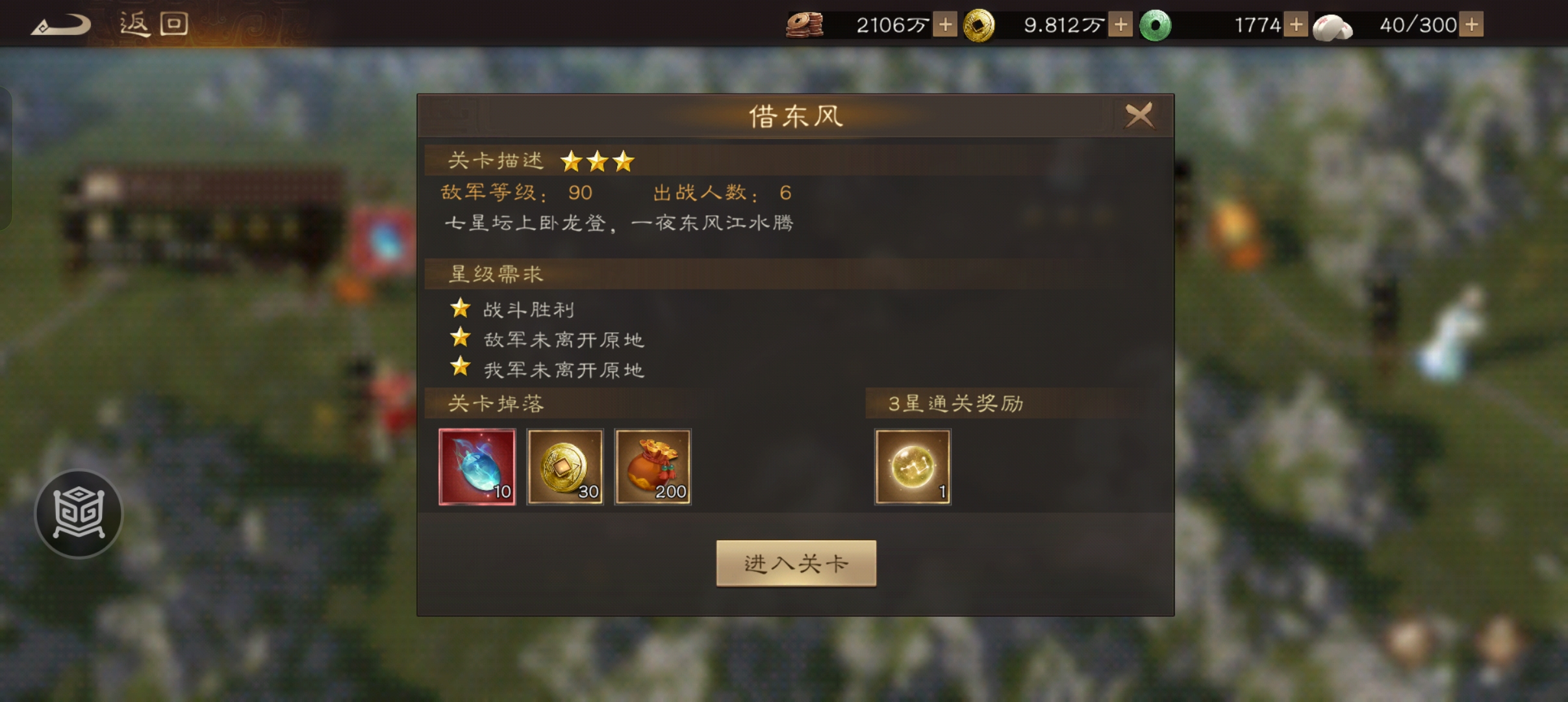View the 3-star glowing orb reward
This screenshot has height=702, width=1568.
point(912,467)
